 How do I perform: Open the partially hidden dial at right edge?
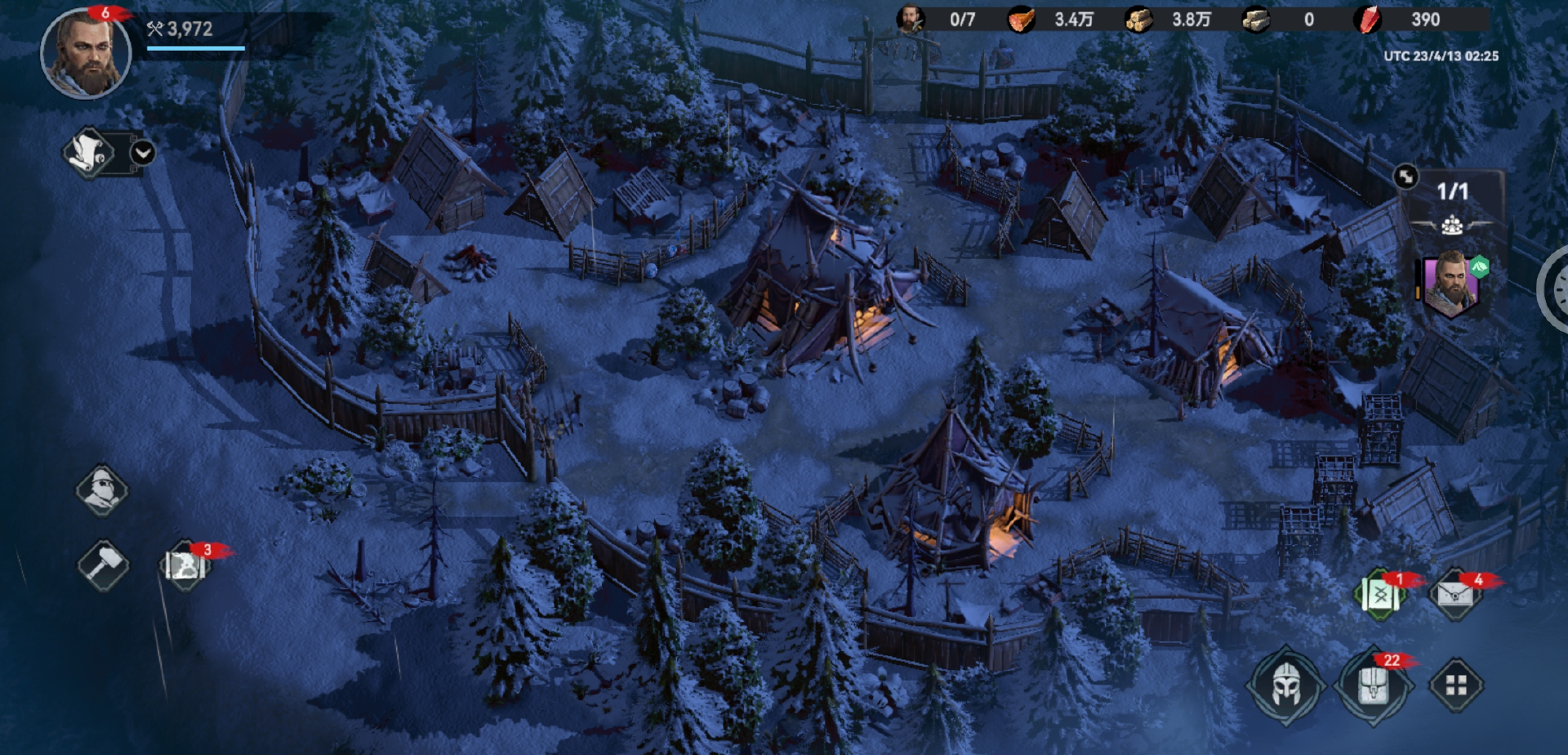1555,288
